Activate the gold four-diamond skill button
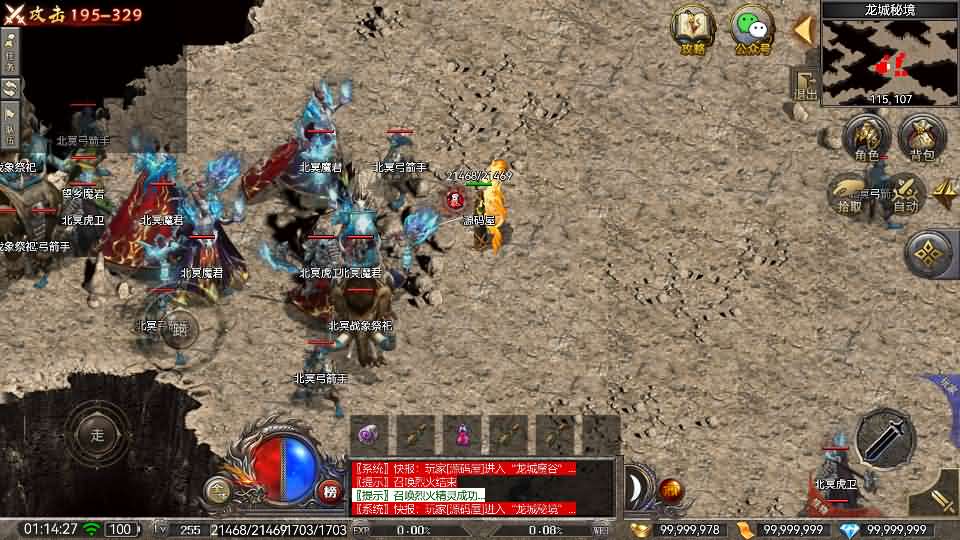Viewport: 960px width, 540px height. [930, 254]
